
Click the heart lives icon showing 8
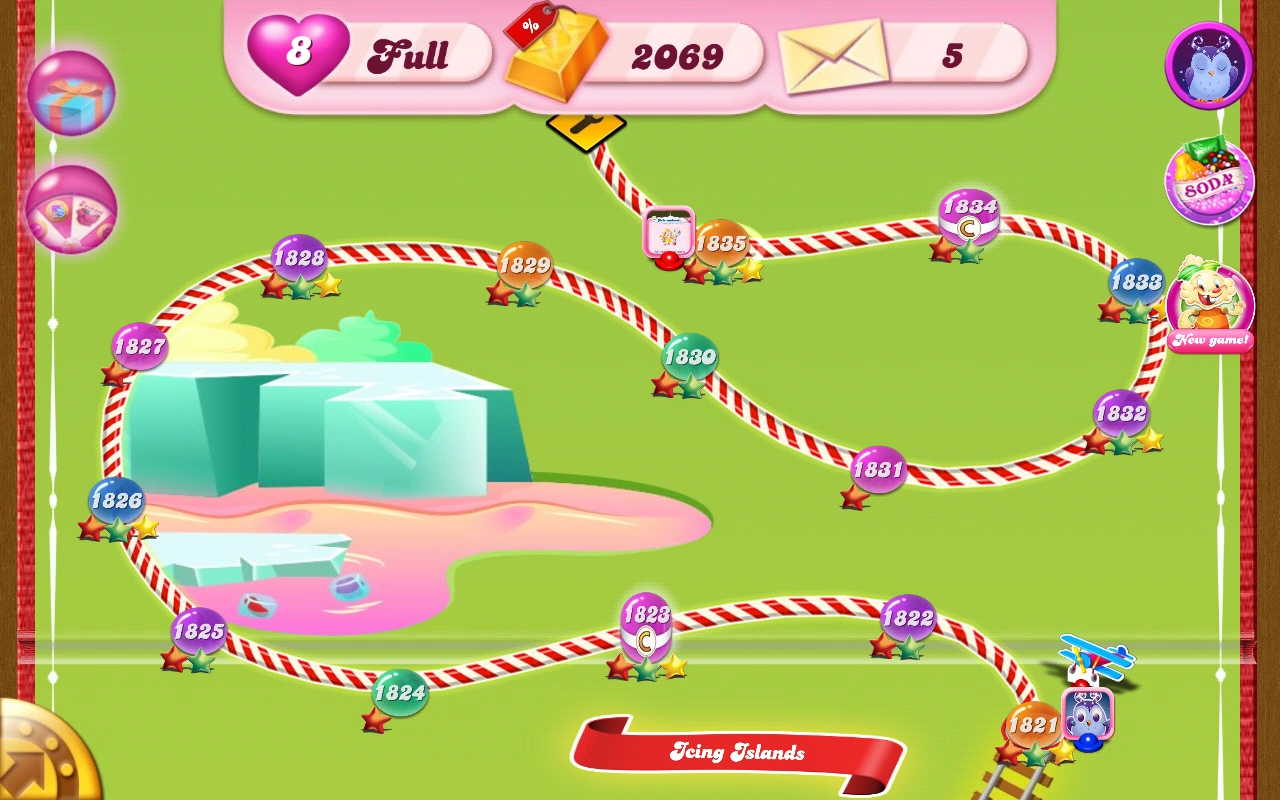299,50
